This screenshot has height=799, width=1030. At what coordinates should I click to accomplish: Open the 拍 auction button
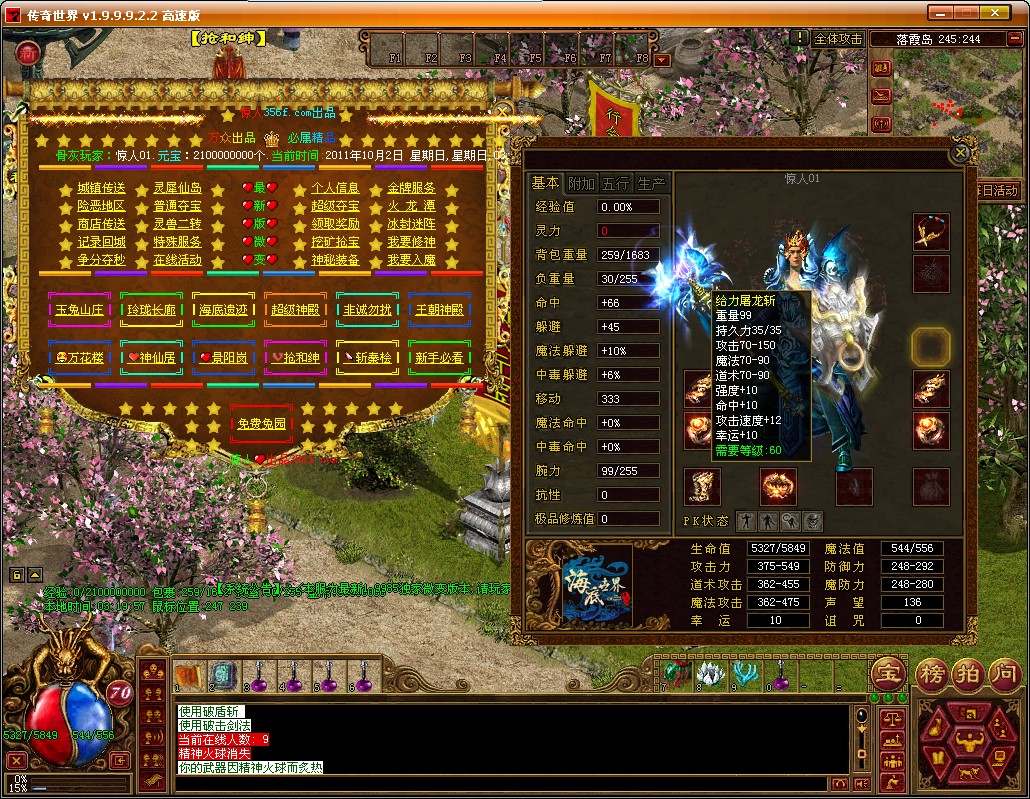(966, 672)
